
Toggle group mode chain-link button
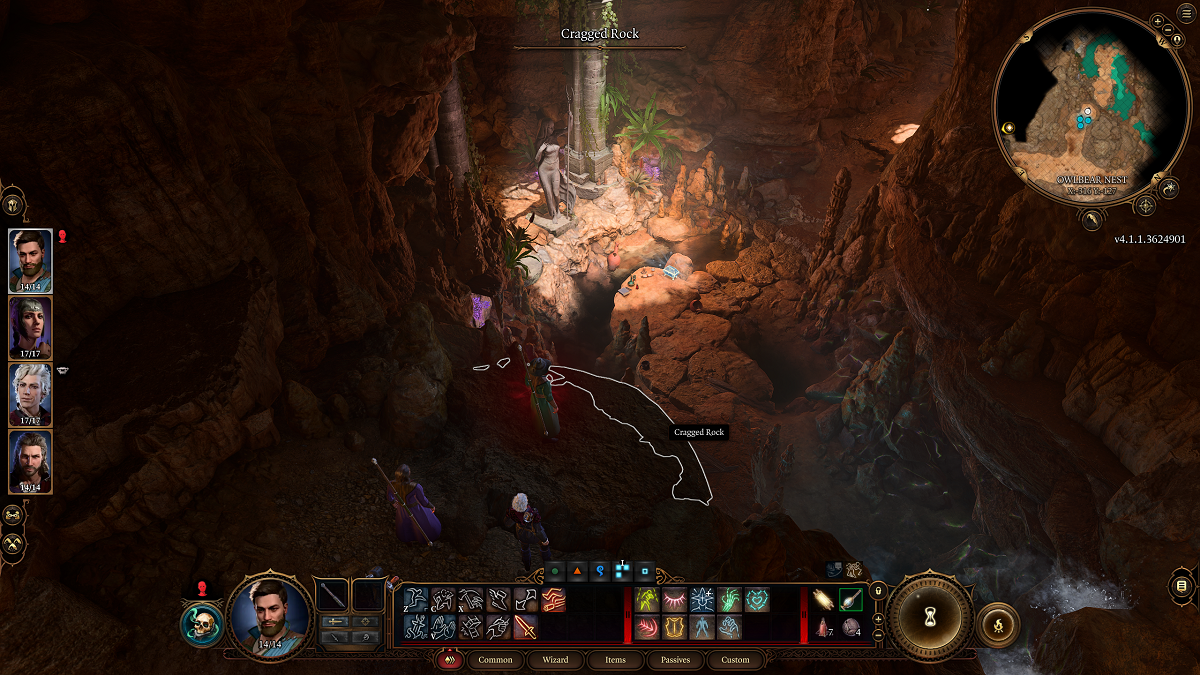(13, 515)
